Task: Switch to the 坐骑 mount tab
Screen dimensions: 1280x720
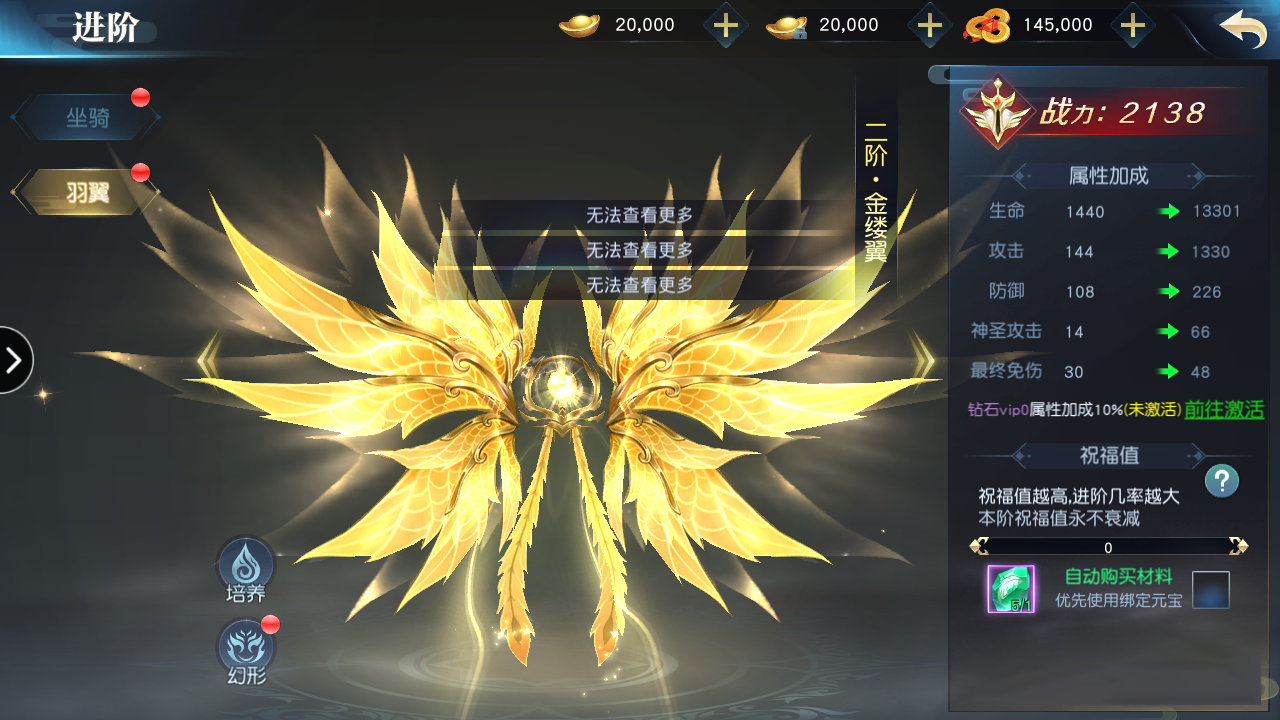Action: (x=87, y=118)
